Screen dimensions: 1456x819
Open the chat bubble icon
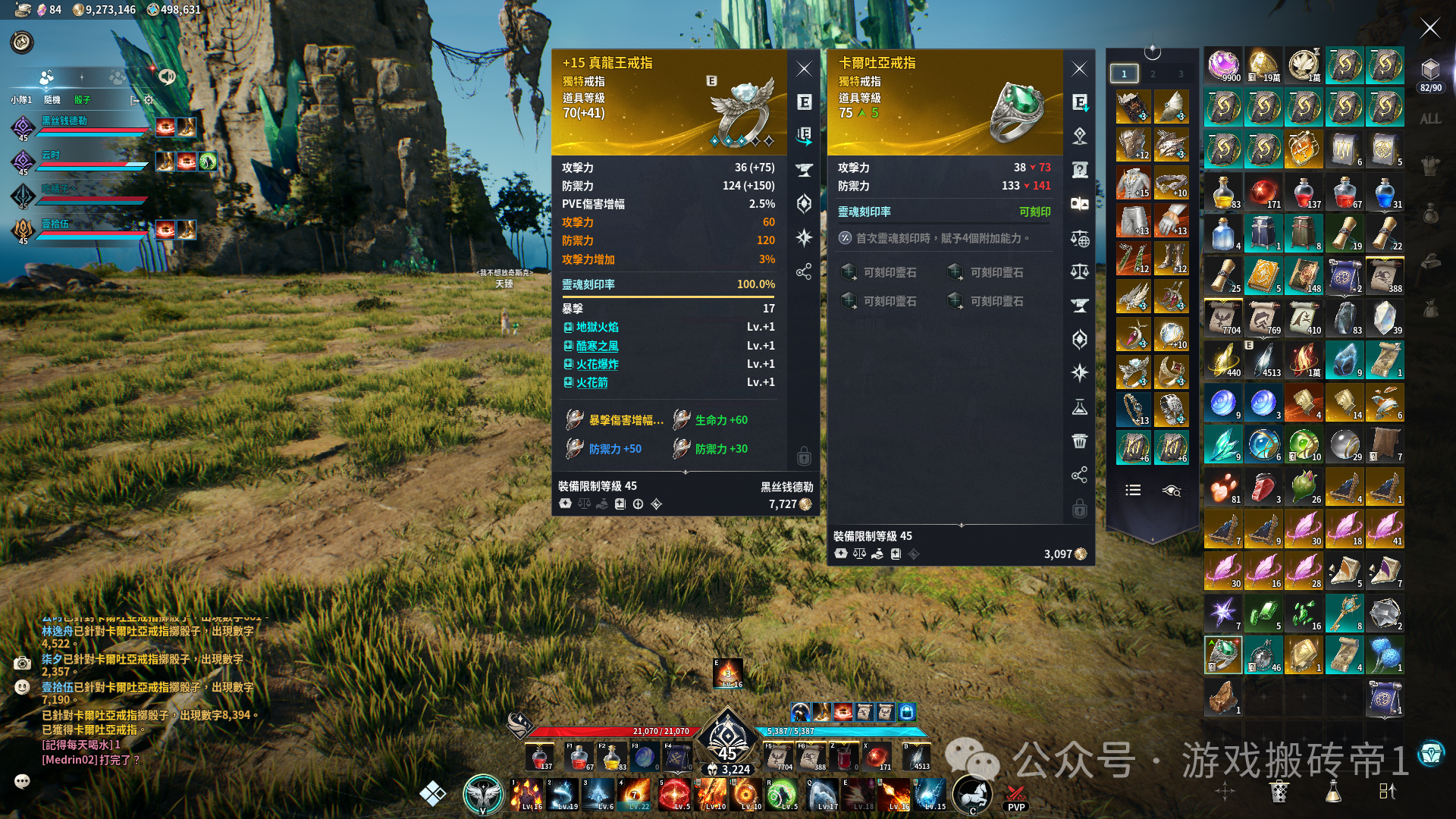pos(22,781)
